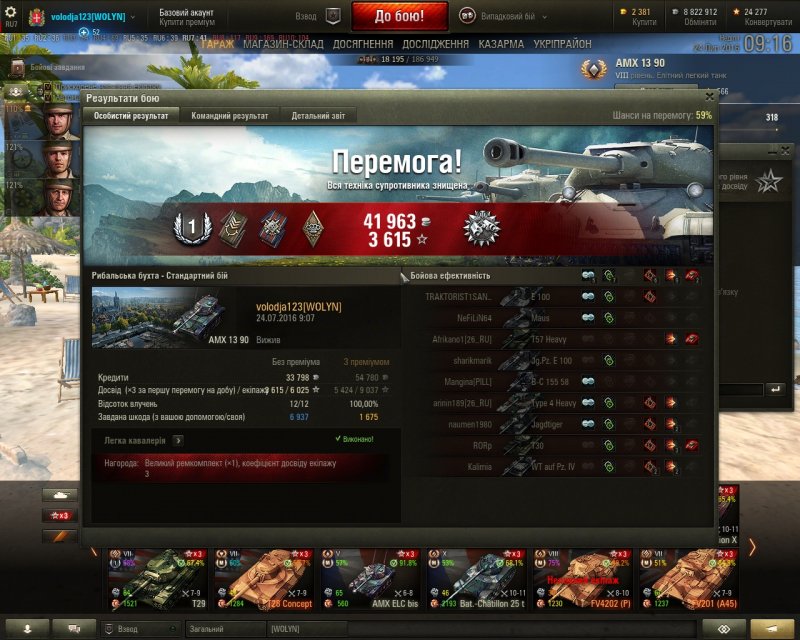Open the "Загальний" chat channel
Image resolution: width=800 pixels, height=640 pixels.
[221, 628]
